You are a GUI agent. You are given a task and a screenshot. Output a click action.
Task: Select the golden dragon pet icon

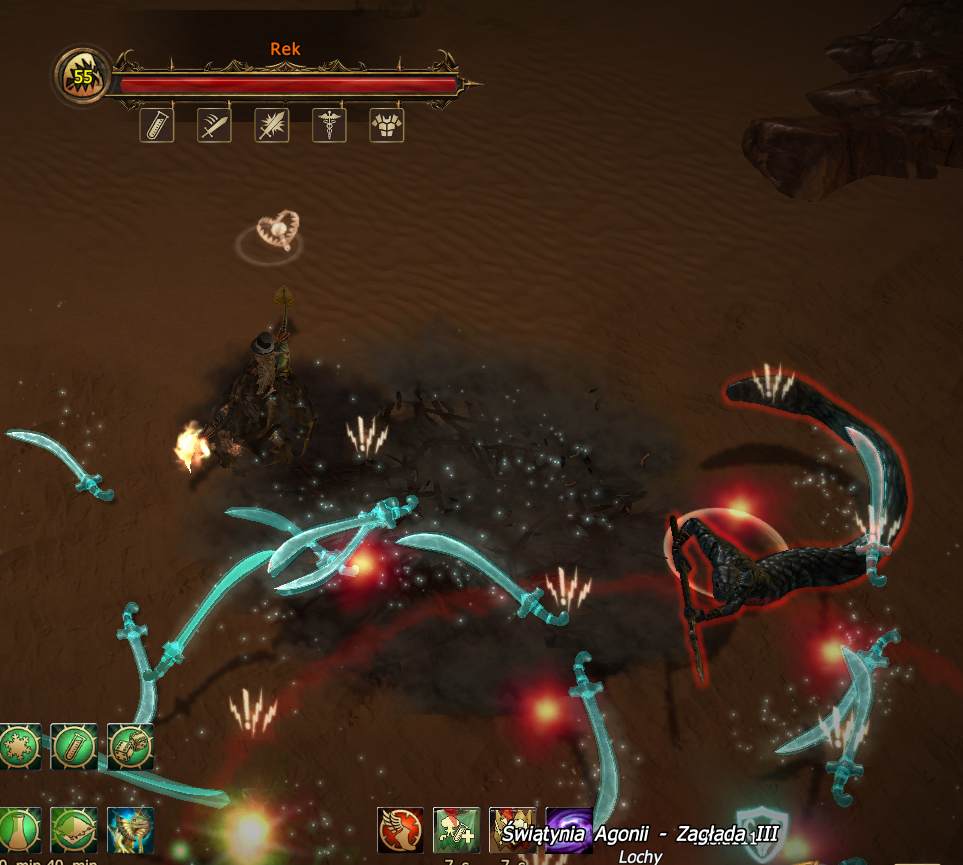coord(130,830)
